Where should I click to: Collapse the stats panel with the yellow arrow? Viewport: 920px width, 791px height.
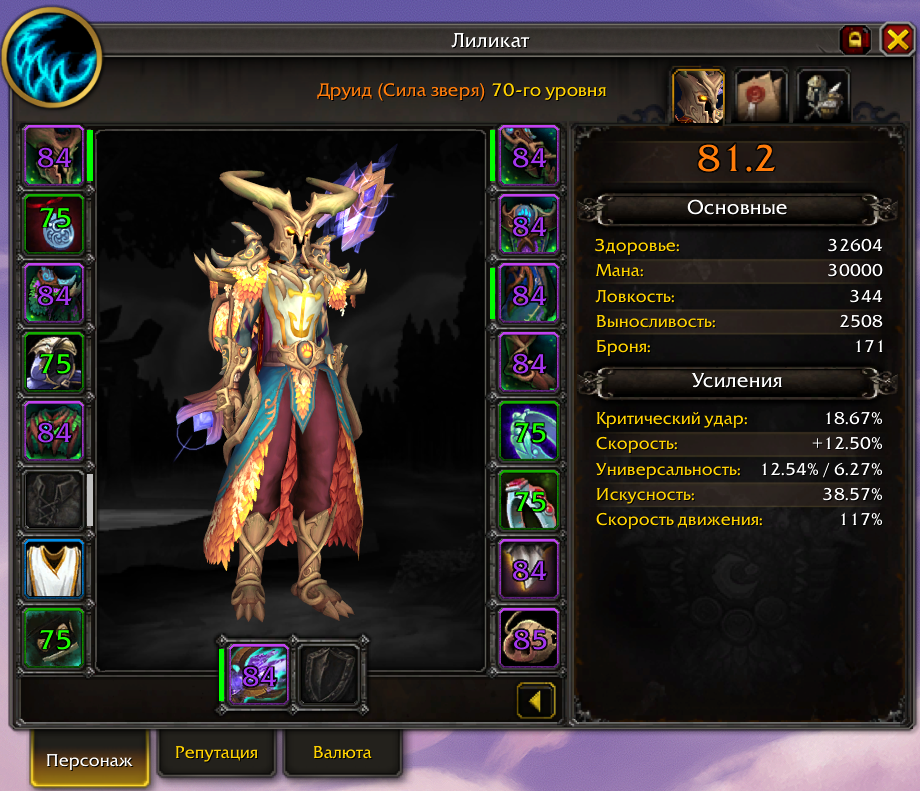(536, 700)
